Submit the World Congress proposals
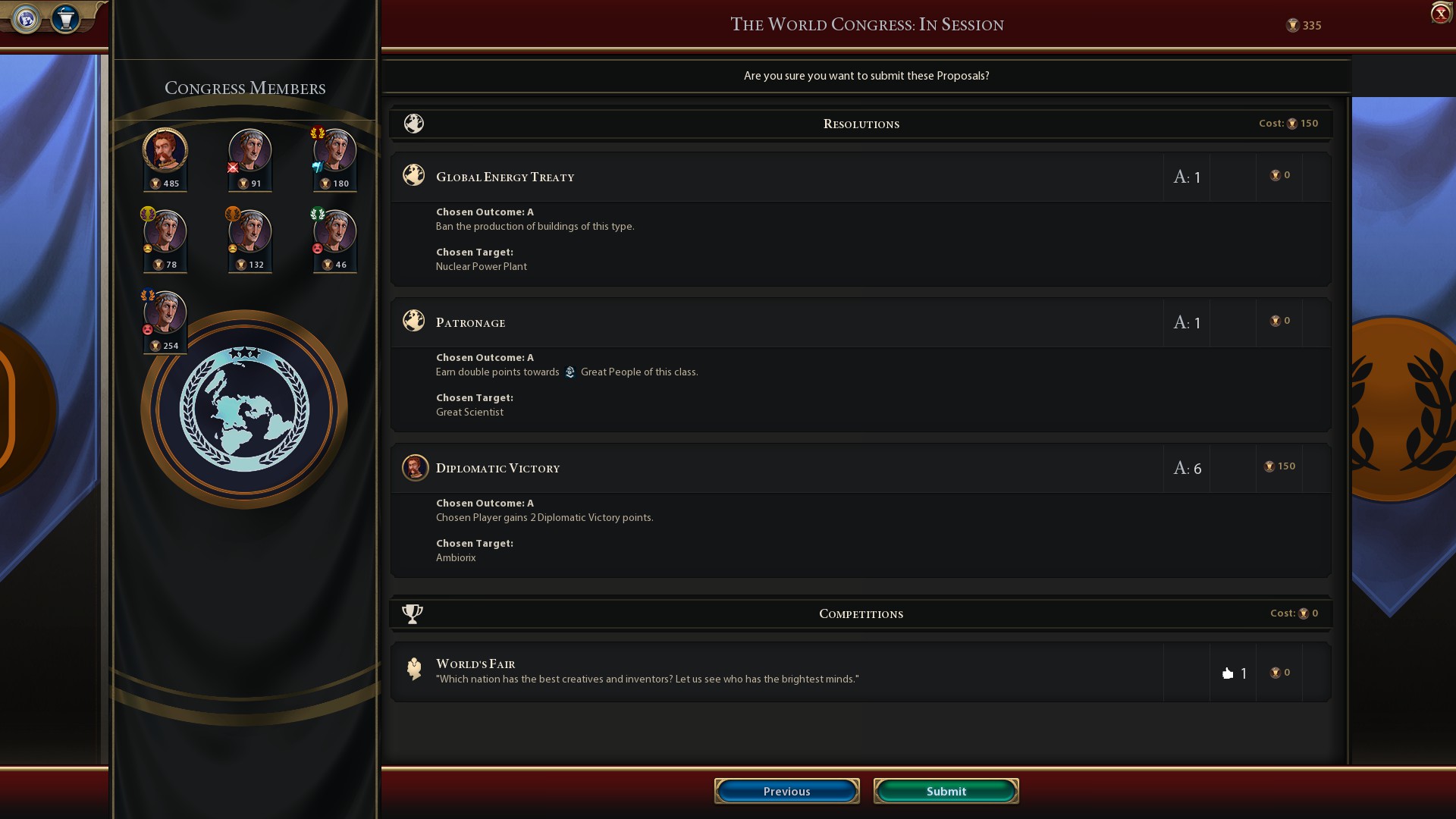The image size is (1456, 819). pyautogui.click(x=946, y=791)
